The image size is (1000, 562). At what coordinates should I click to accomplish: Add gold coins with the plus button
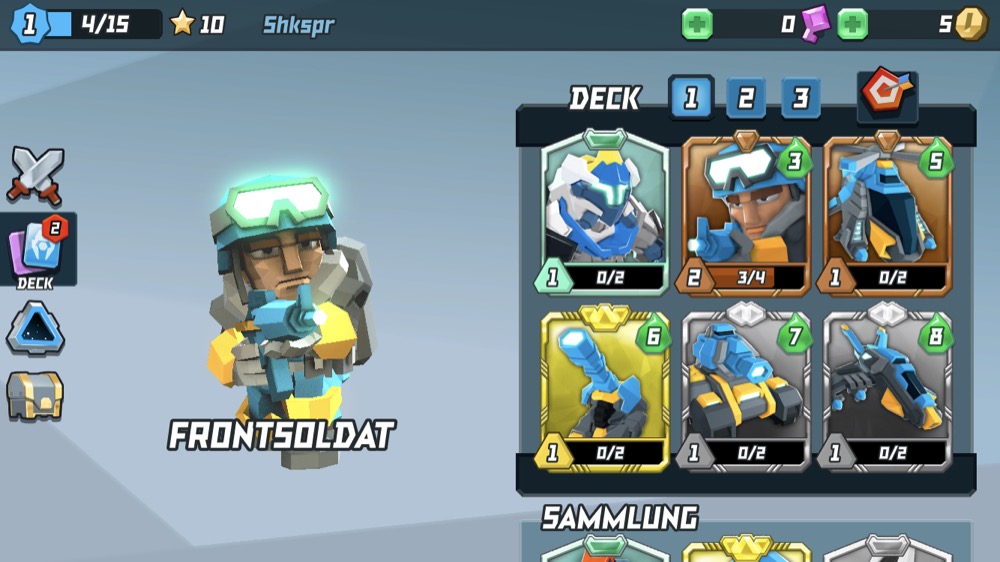[852, 24]
